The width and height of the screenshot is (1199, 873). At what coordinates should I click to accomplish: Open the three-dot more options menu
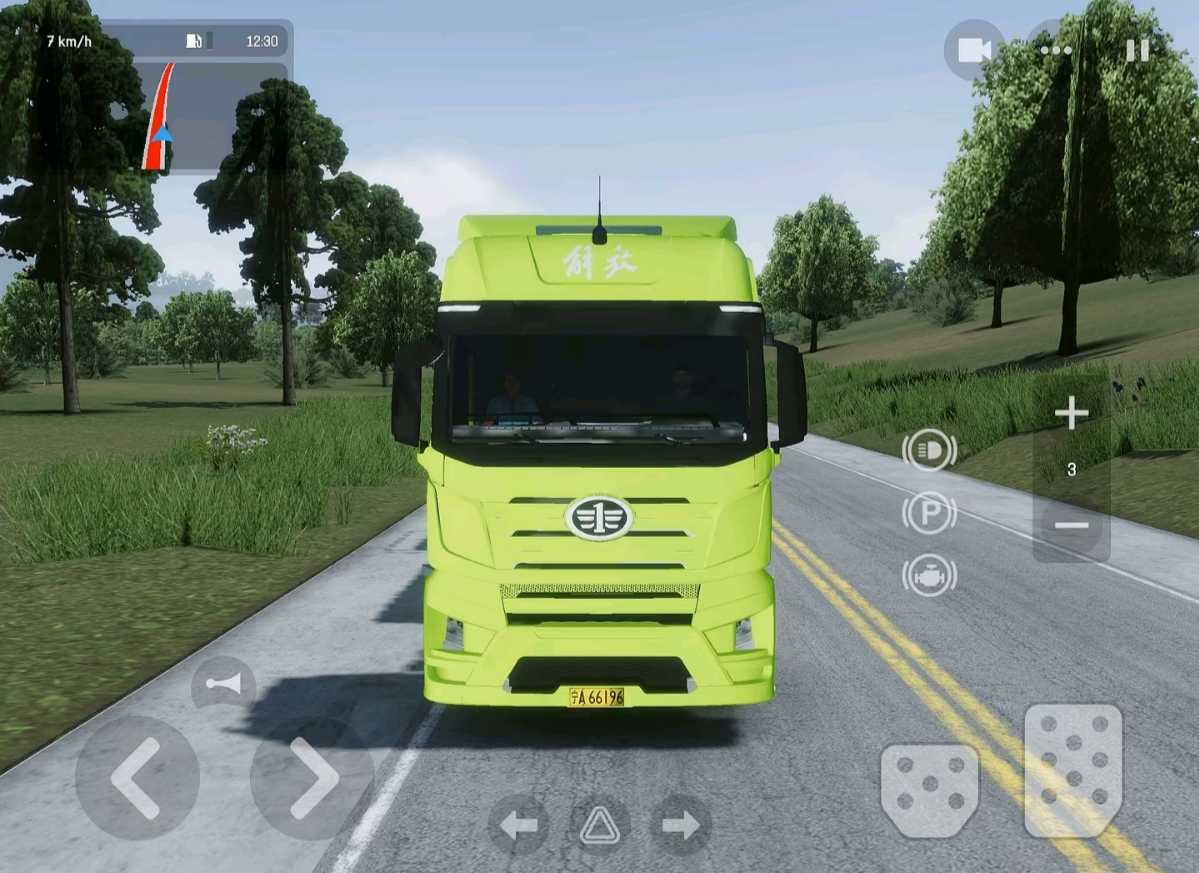tap(1055, 50)
